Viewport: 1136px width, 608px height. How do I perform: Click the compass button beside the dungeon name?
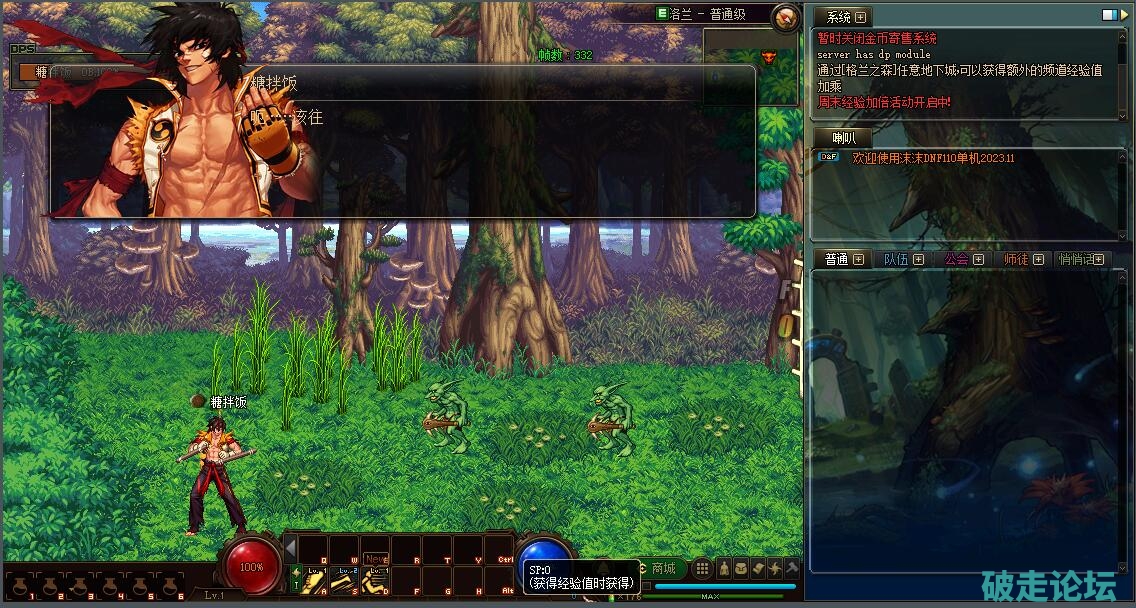786,15
